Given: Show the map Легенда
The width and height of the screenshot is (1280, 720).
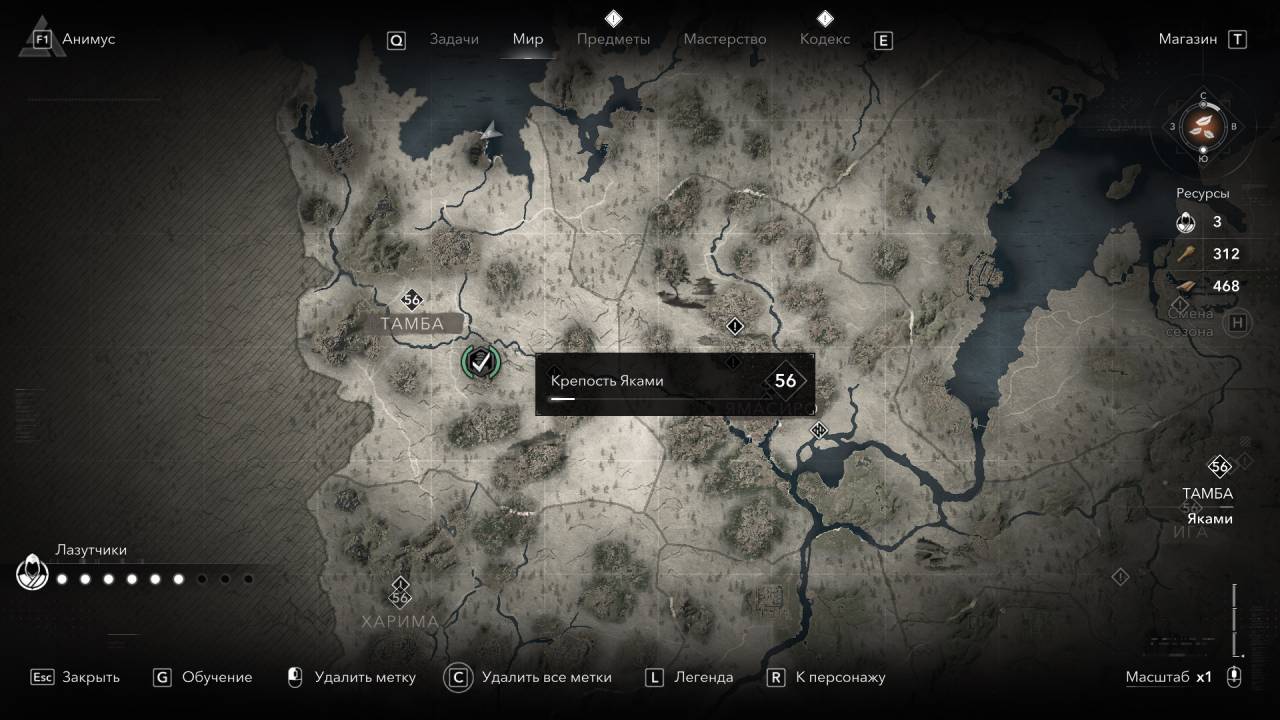Looking at the screenshot, I should (x=703, y=677).
